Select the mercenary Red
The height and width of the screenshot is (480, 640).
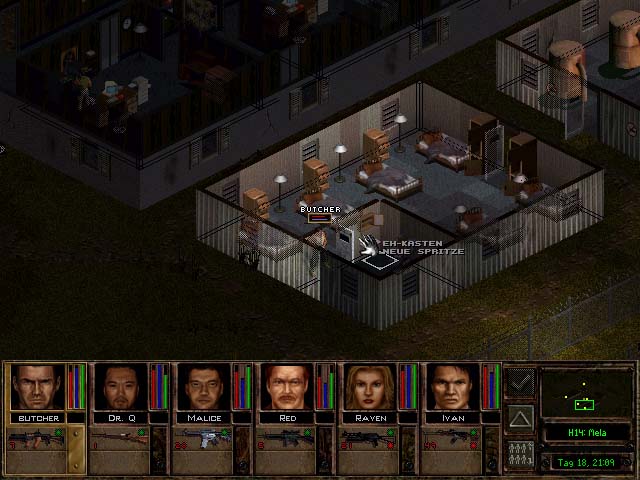287,387
